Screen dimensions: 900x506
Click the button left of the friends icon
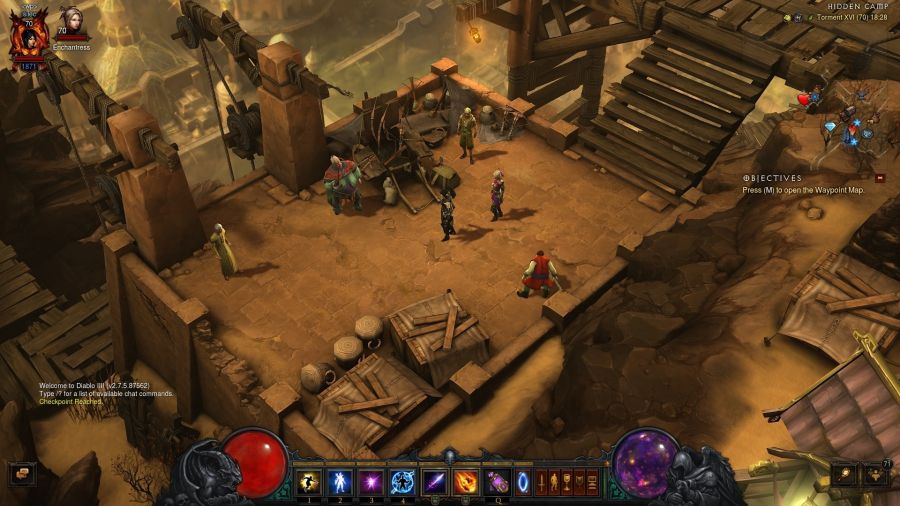(x=846, y=474)
